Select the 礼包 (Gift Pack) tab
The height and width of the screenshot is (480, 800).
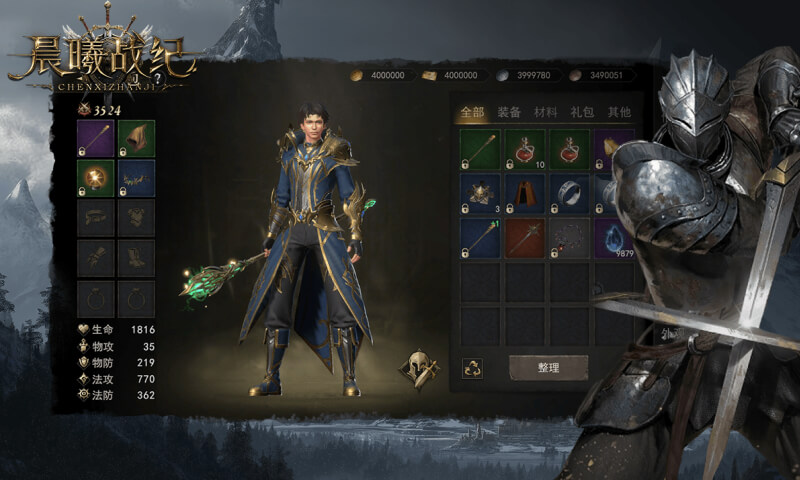click(582, 113)
